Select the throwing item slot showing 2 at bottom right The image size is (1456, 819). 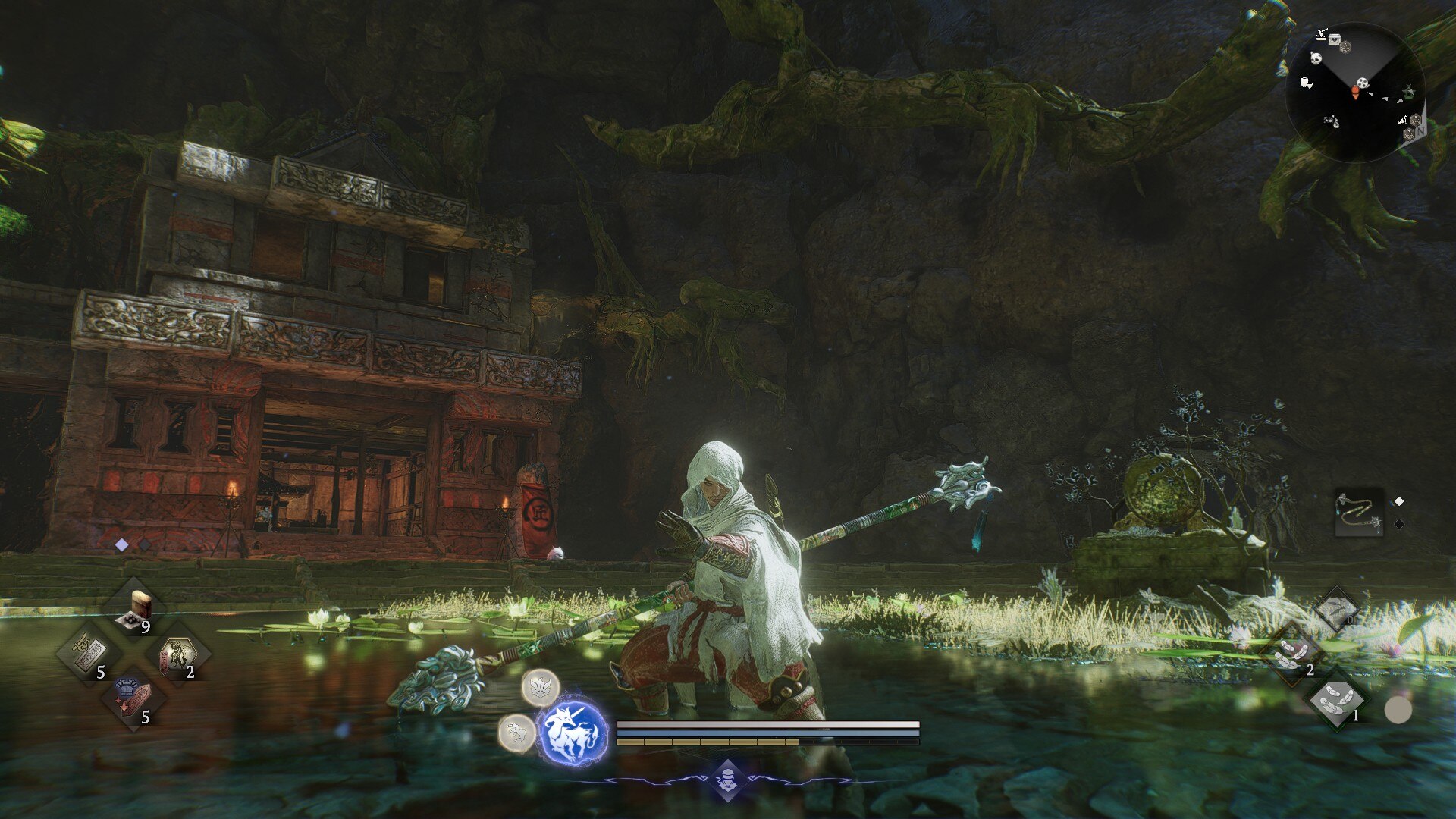tap(1292, 653)
